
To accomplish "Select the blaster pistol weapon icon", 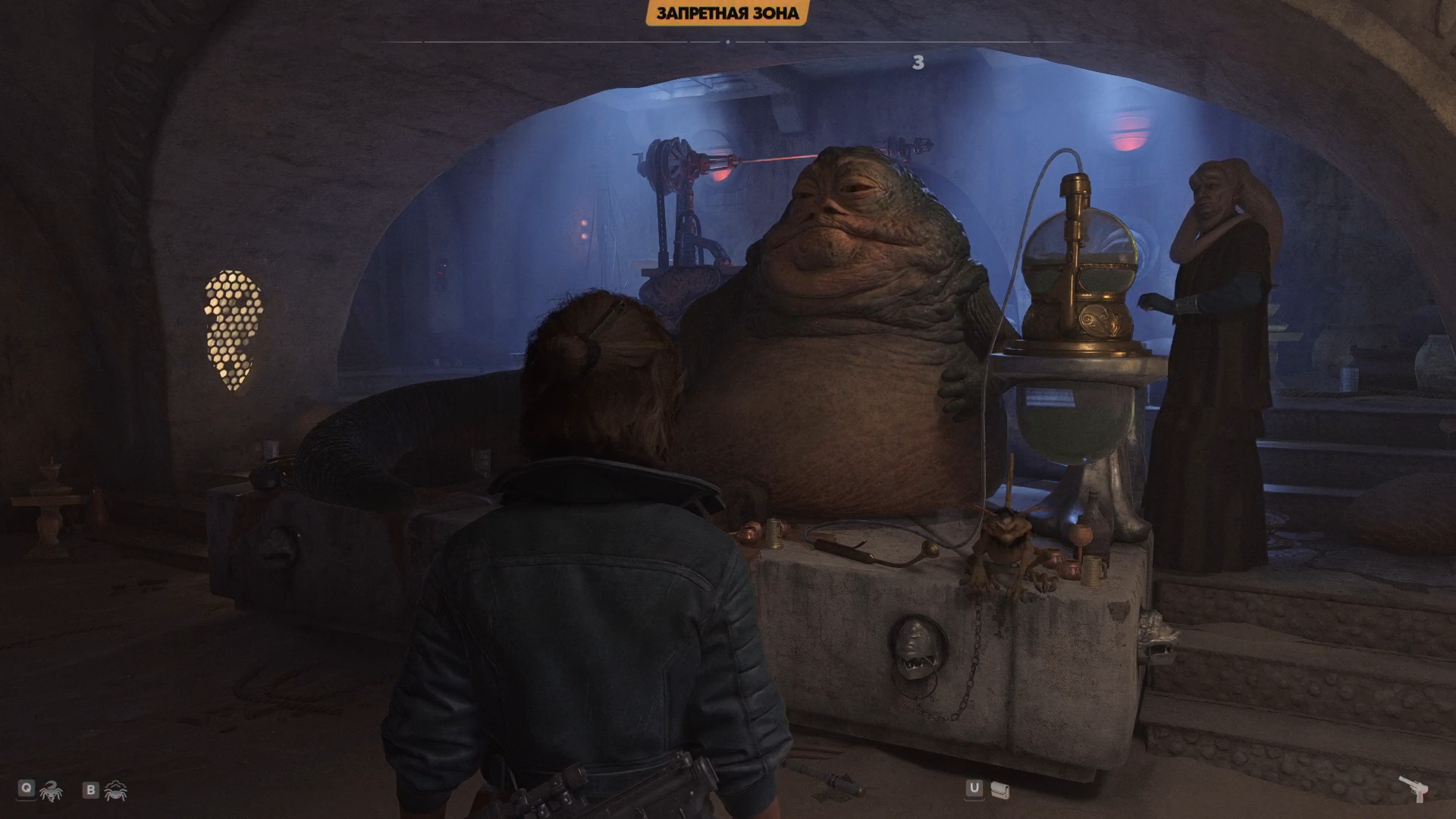I will [x=1414, y=789].
